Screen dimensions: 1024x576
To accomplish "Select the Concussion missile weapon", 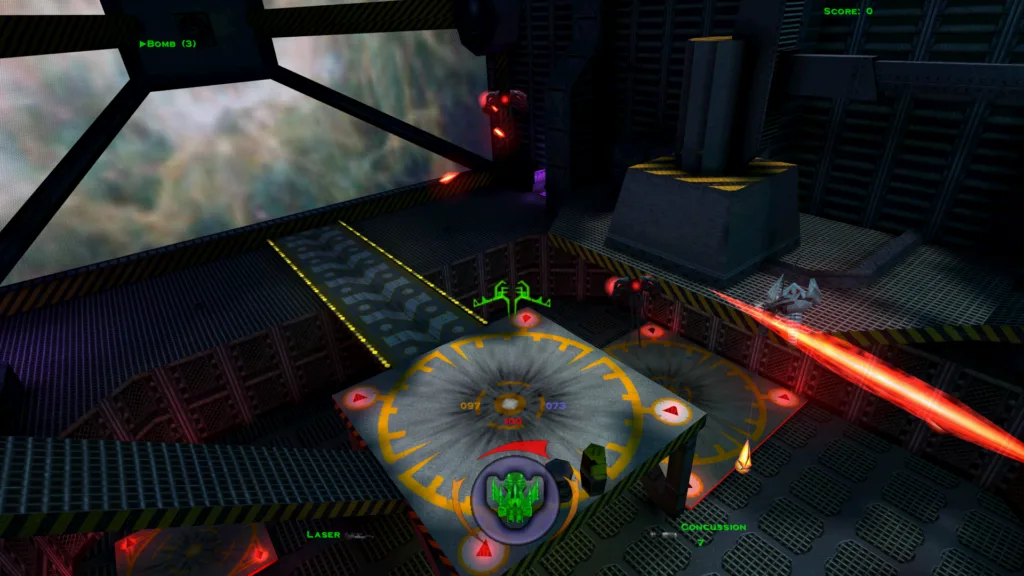I will (713, 527).
